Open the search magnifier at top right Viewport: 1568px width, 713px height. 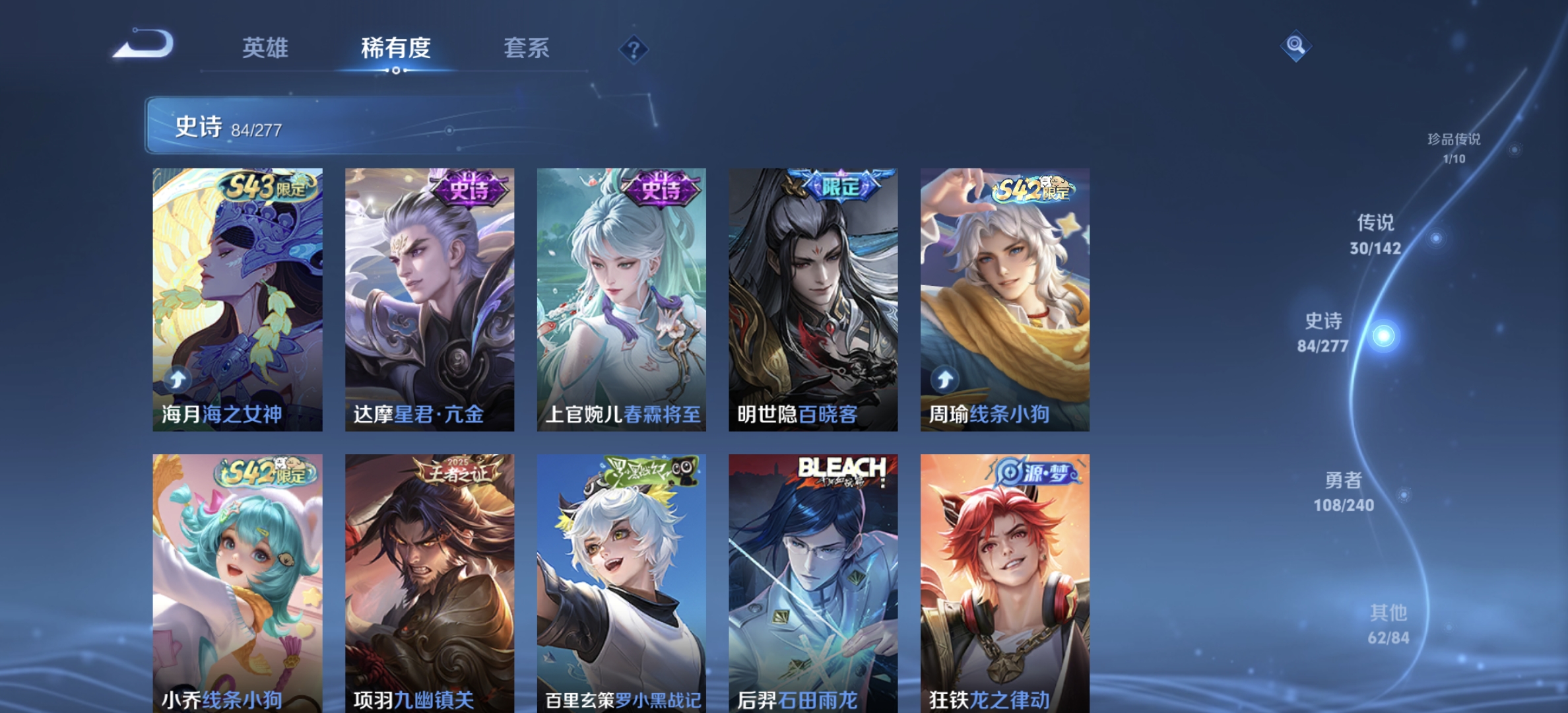1295,45
